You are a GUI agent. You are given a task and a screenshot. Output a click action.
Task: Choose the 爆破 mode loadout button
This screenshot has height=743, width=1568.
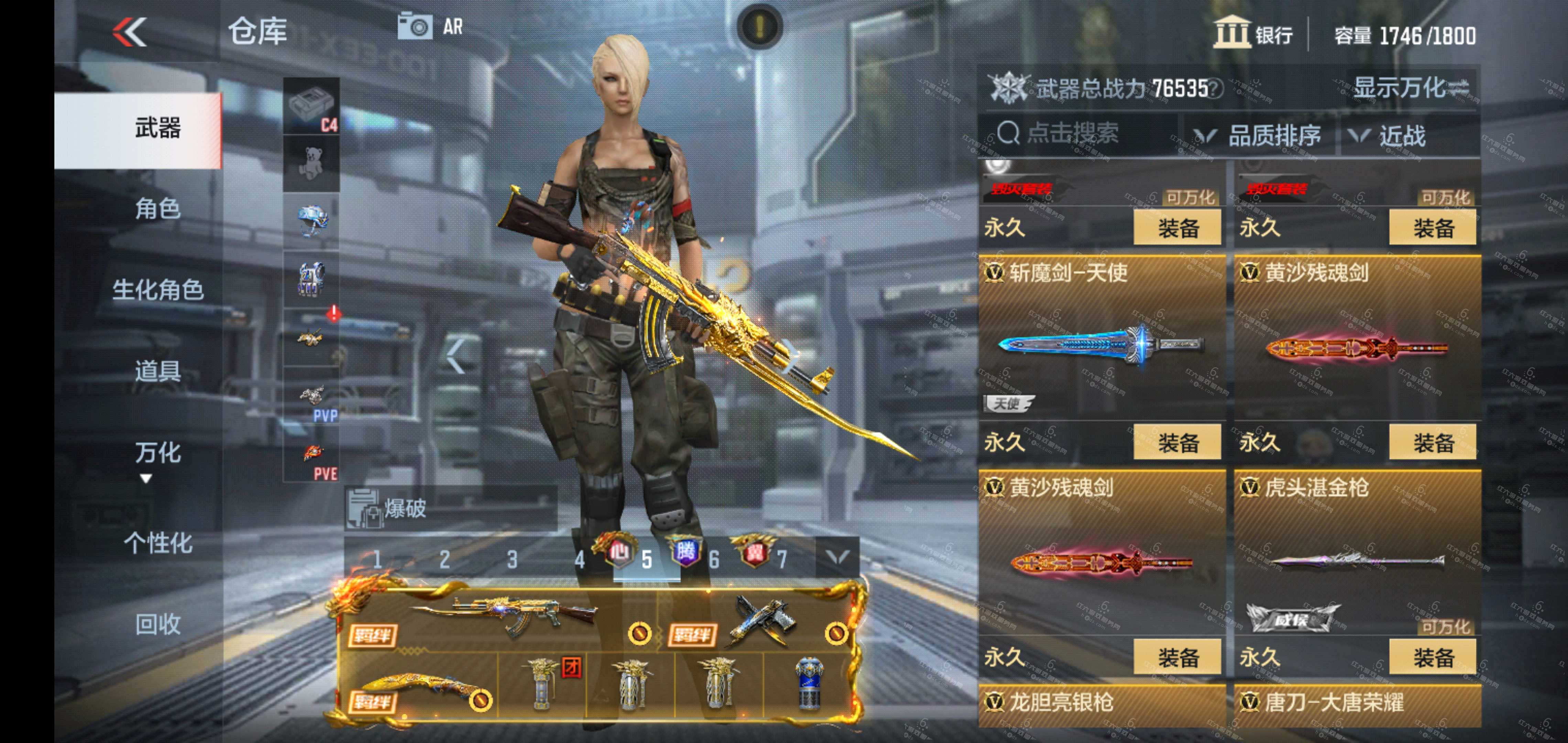450,508
